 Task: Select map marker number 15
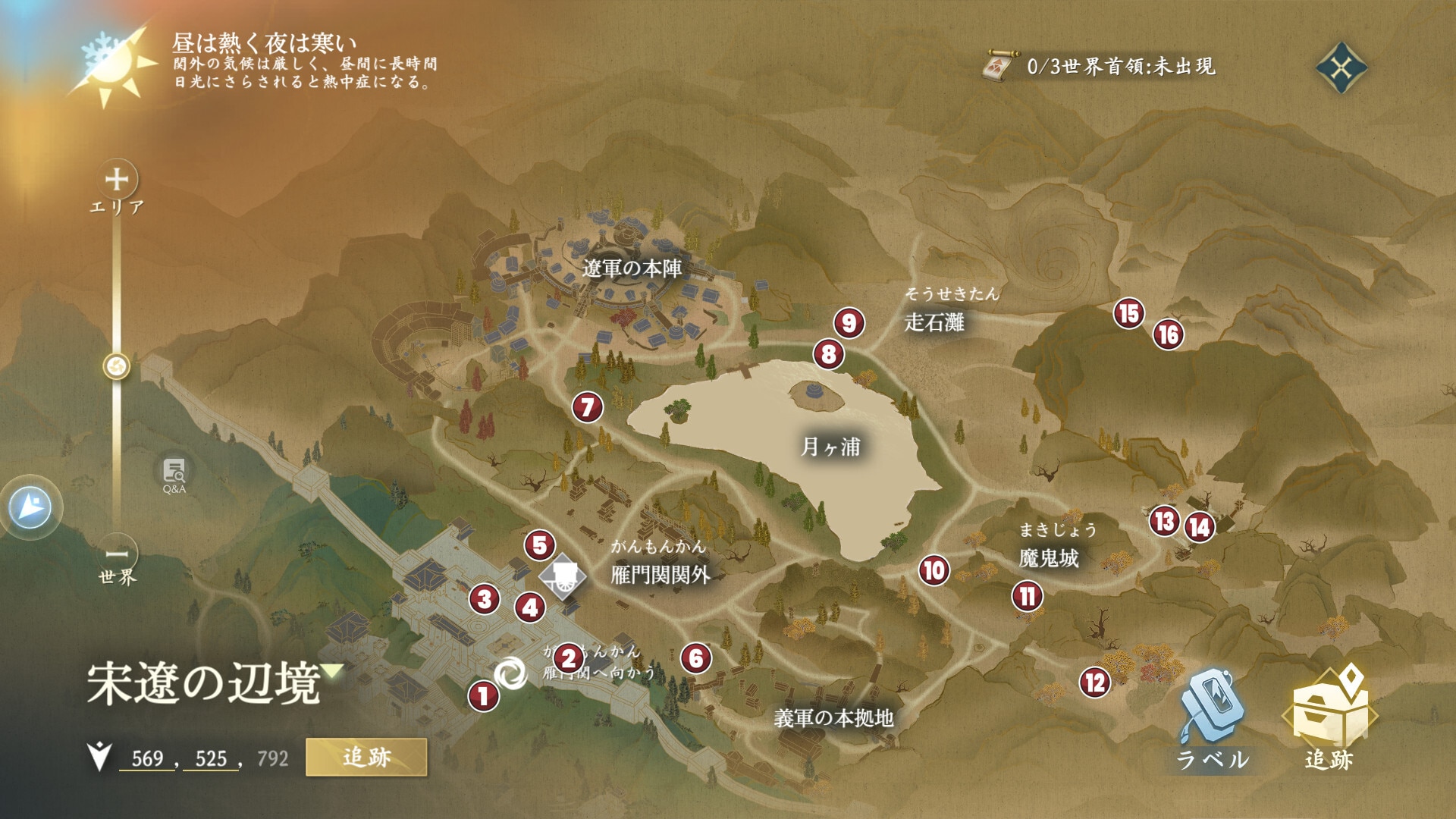click(1128, 313)
